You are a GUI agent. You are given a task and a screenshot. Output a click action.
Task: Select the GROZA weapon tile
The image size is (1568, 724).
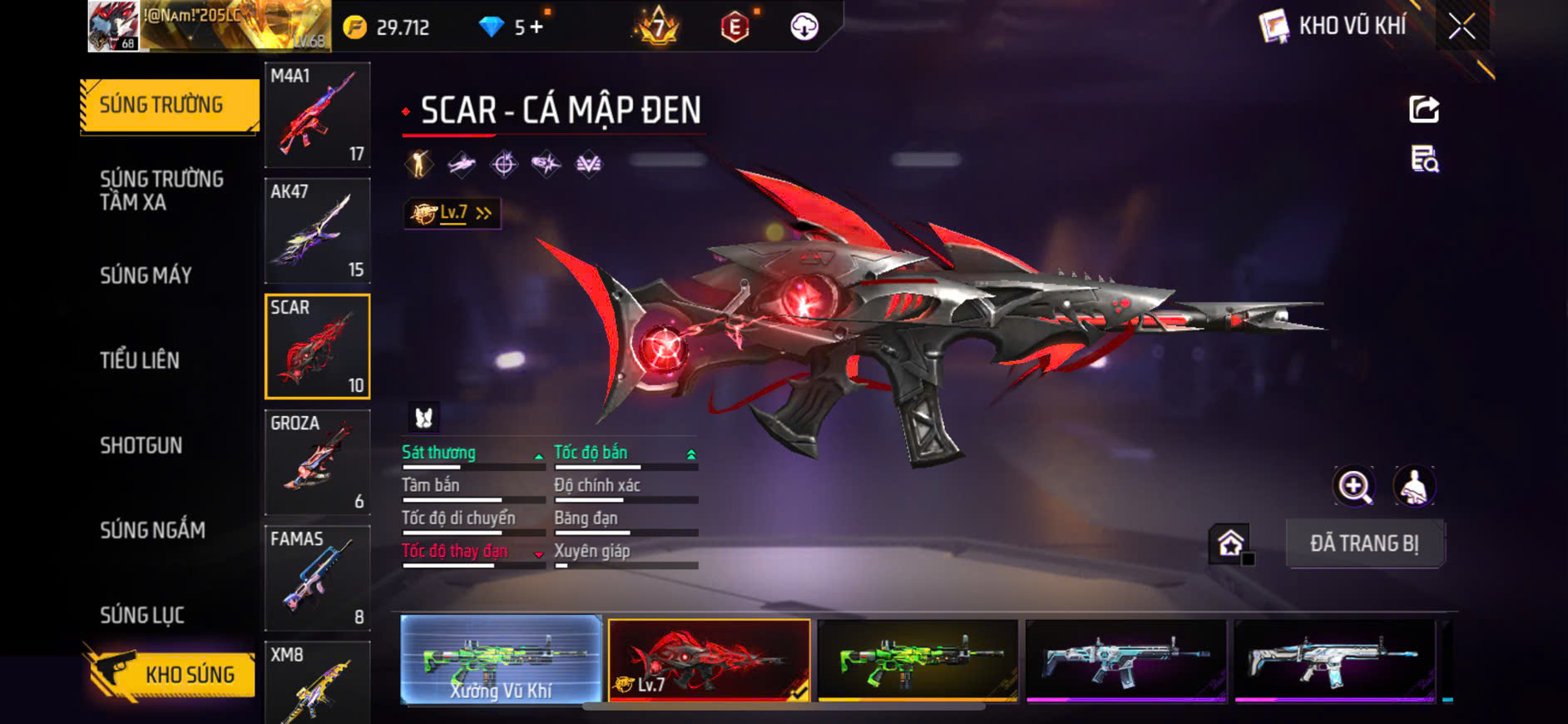click(x=317, y=462)
